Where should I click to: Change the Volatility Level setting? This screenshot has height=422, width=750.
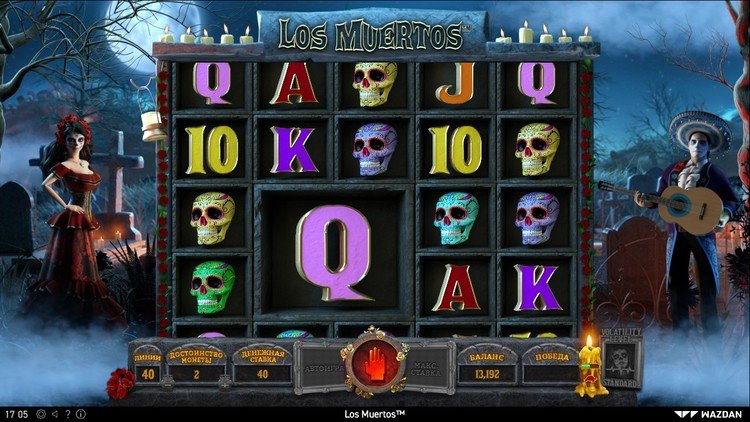pyautogui.click(x=621, y=361)
